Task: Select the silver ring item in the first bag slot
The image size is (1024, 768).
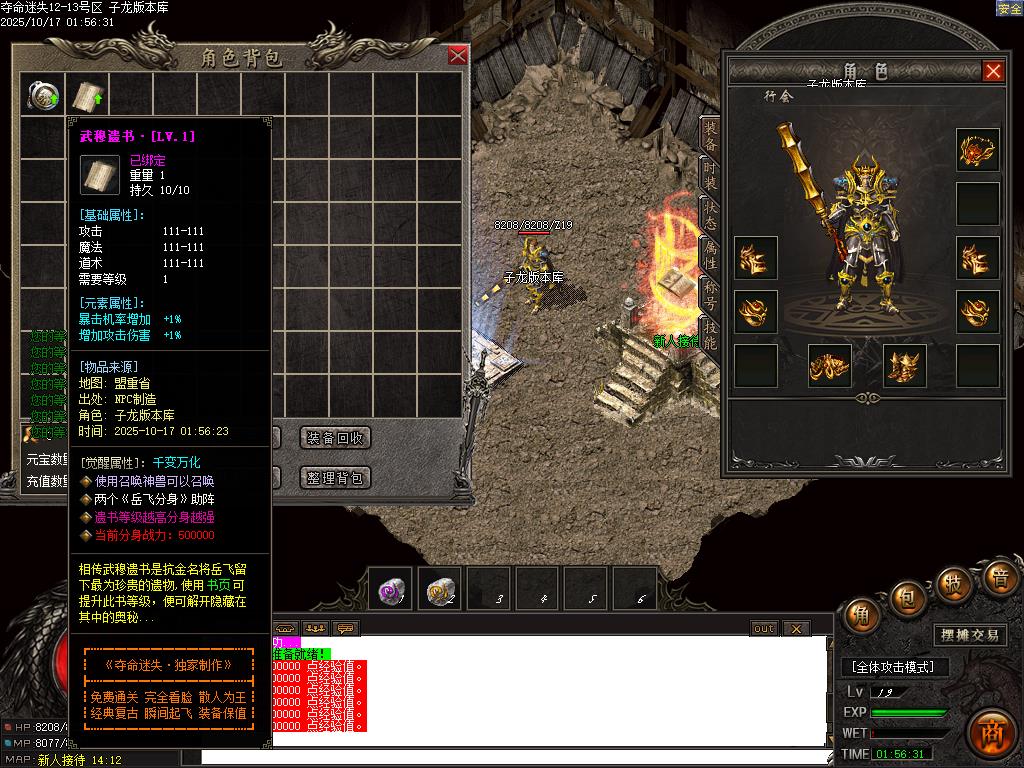Action: pos(43,96)
